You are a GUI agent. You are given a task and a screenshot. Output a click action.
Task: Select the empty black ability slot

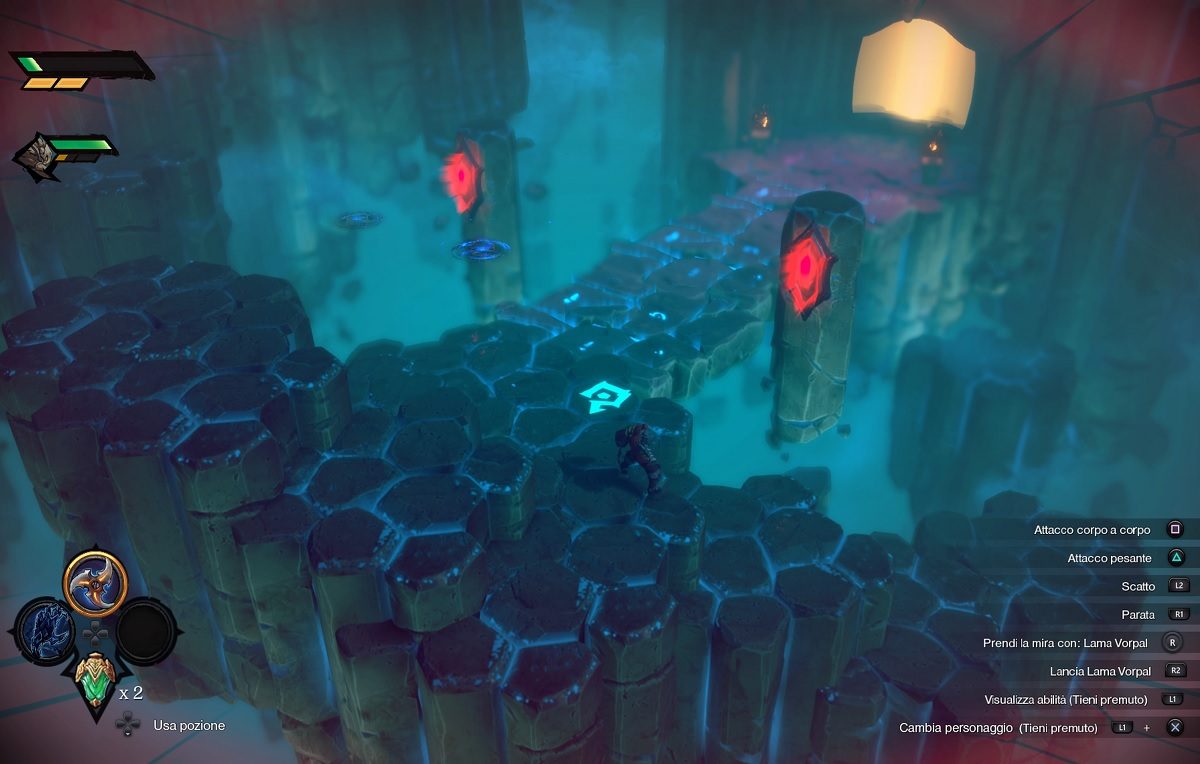(x=146, y=630)
